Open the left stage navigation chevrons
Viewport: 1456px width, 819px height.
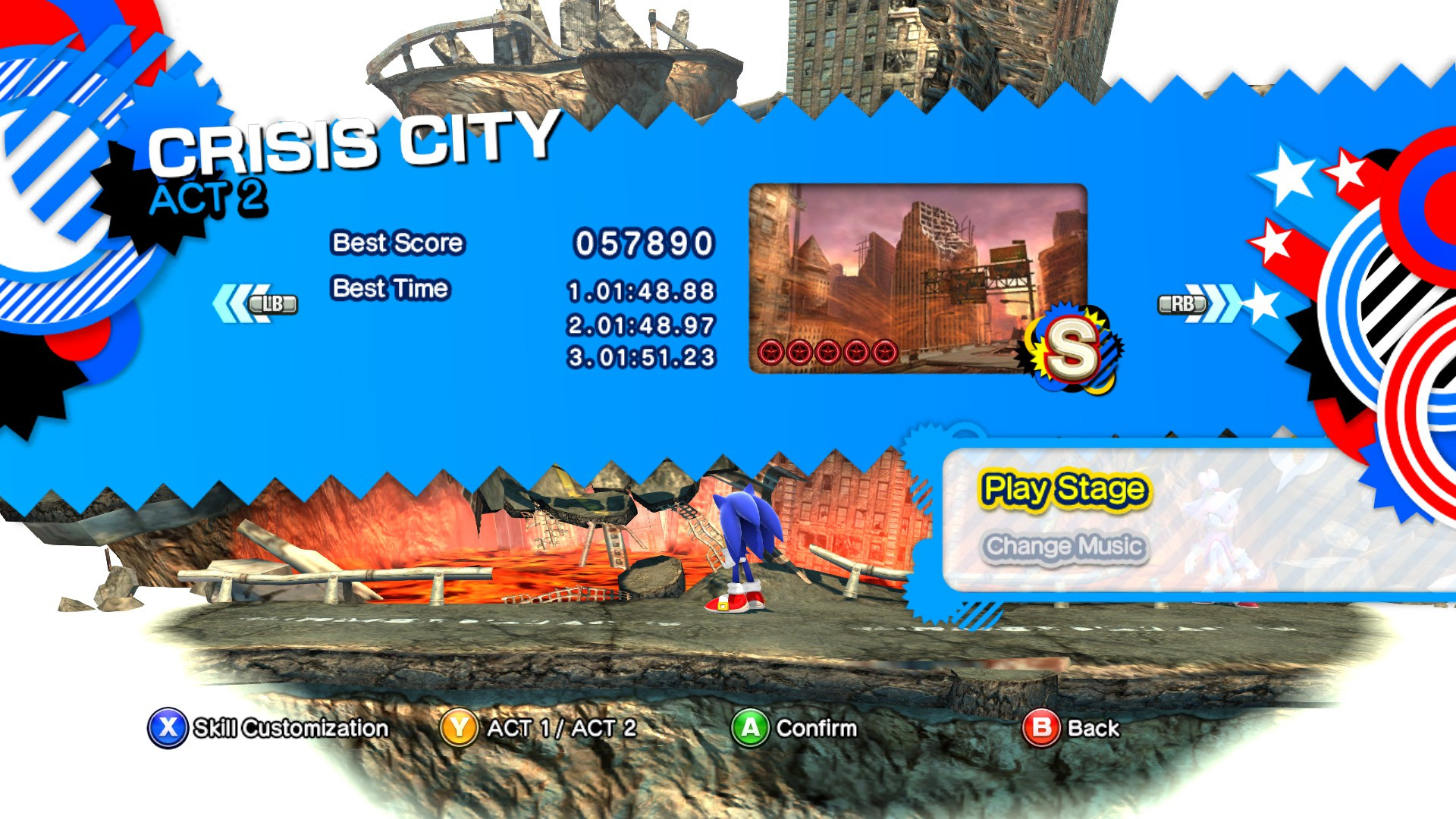(x=235, y=302)
